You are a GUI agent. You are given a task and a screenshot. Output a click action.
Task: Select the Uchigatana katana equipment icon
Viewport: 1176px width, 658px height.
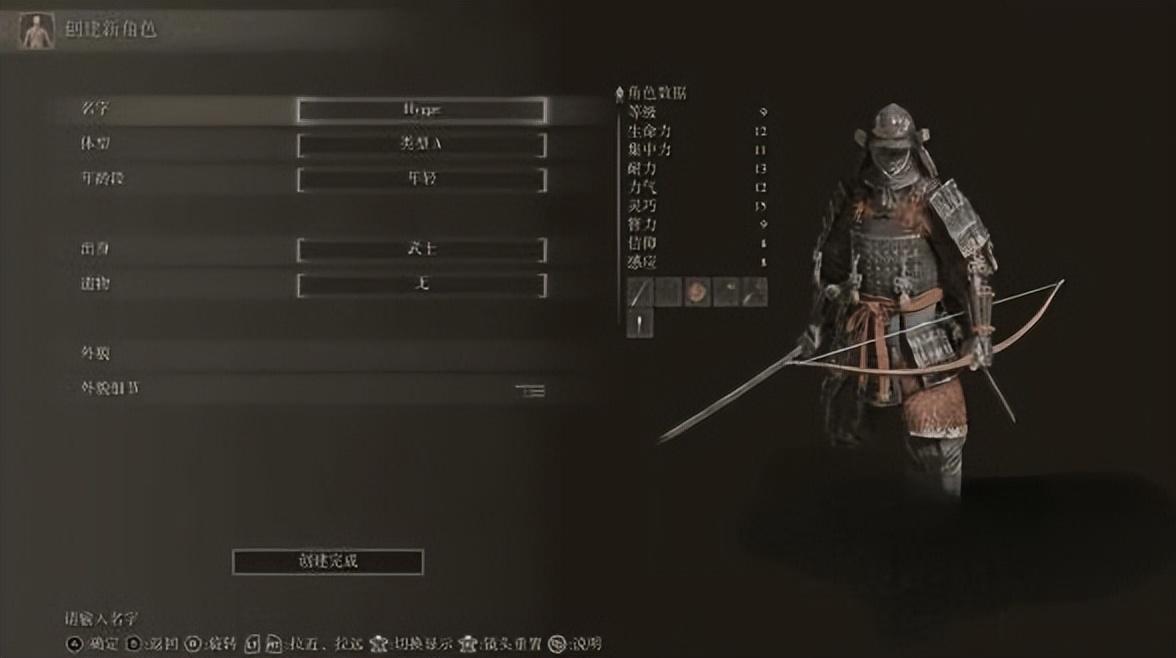click(x=640, y=292)
